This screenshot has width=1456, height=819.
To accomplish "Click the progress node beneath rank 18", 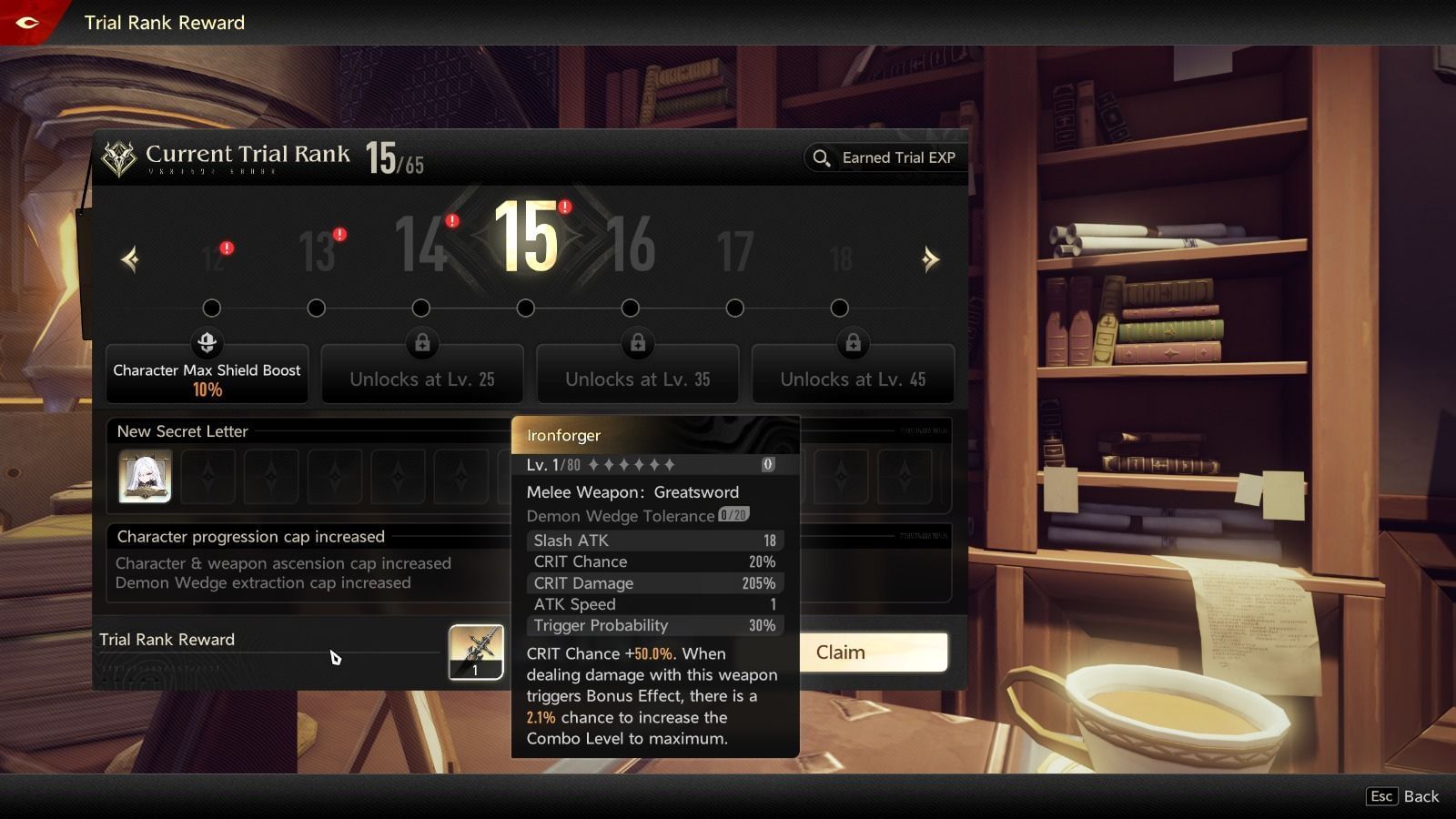I will coord(839,308).
